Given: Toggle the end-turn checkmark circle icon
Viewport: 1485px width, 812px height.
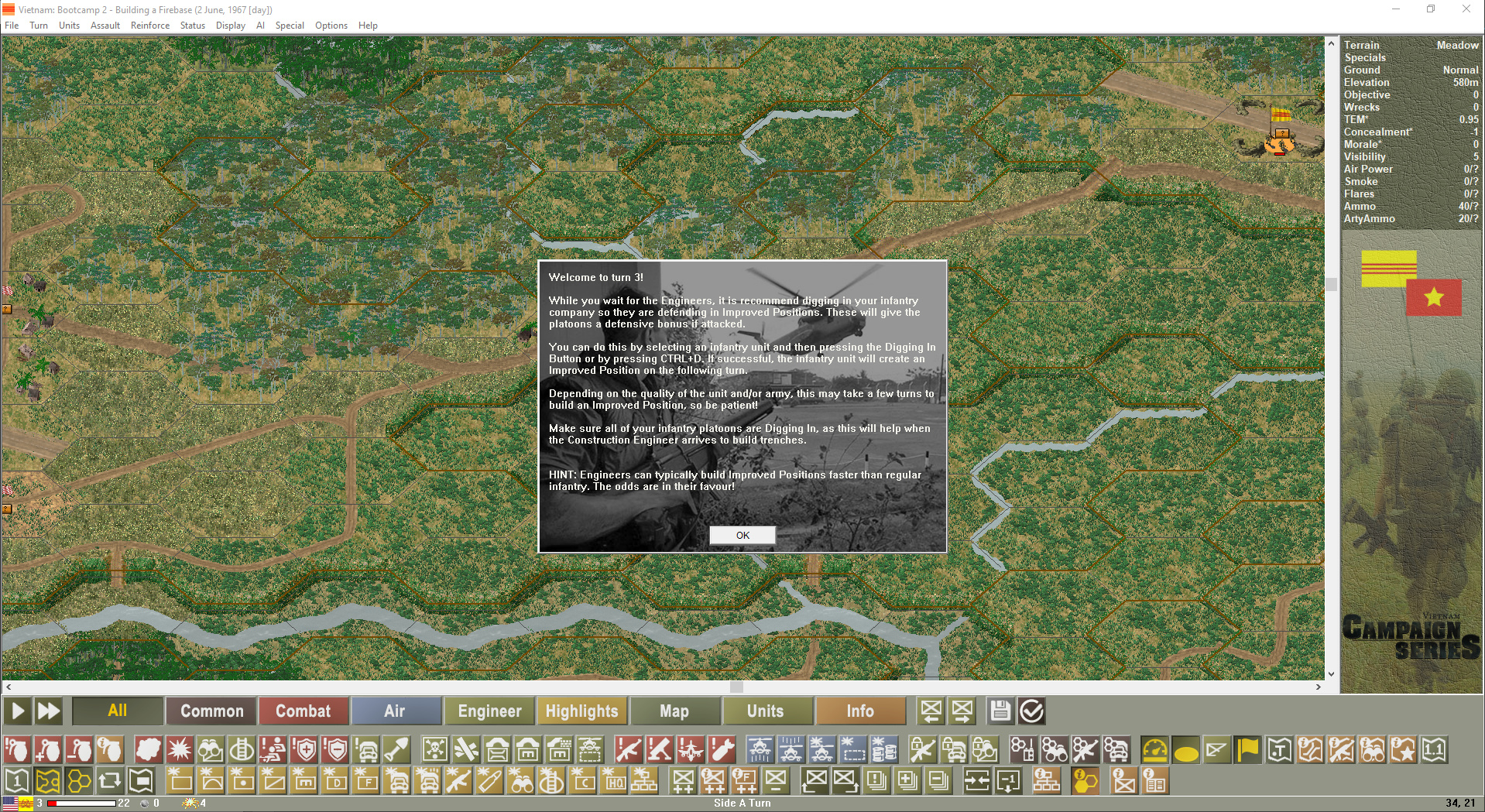Looking at the screenshot, I should click(1032, 711).
